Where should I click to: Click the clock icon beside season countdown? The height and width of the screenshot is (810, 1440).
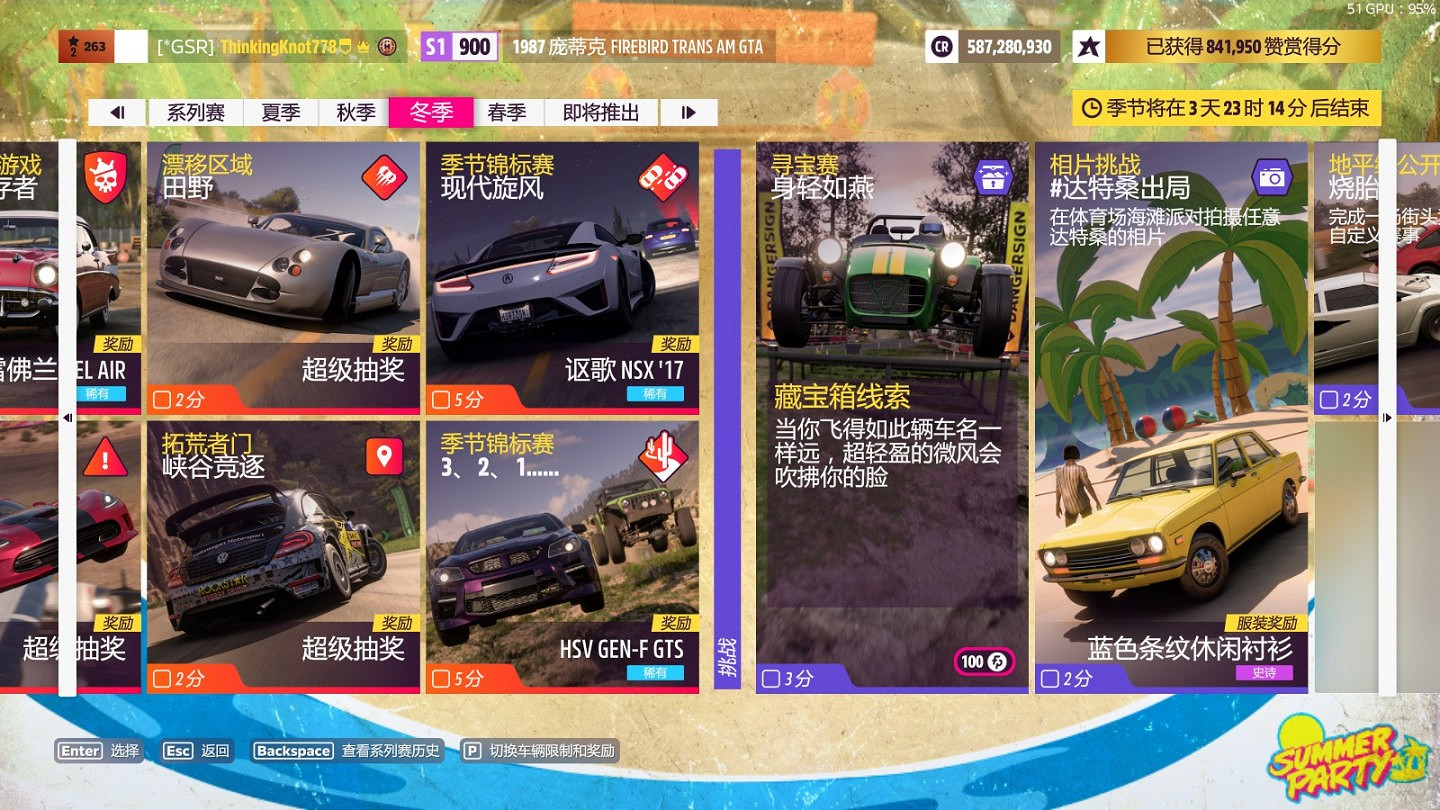(x=1090, y=107)
